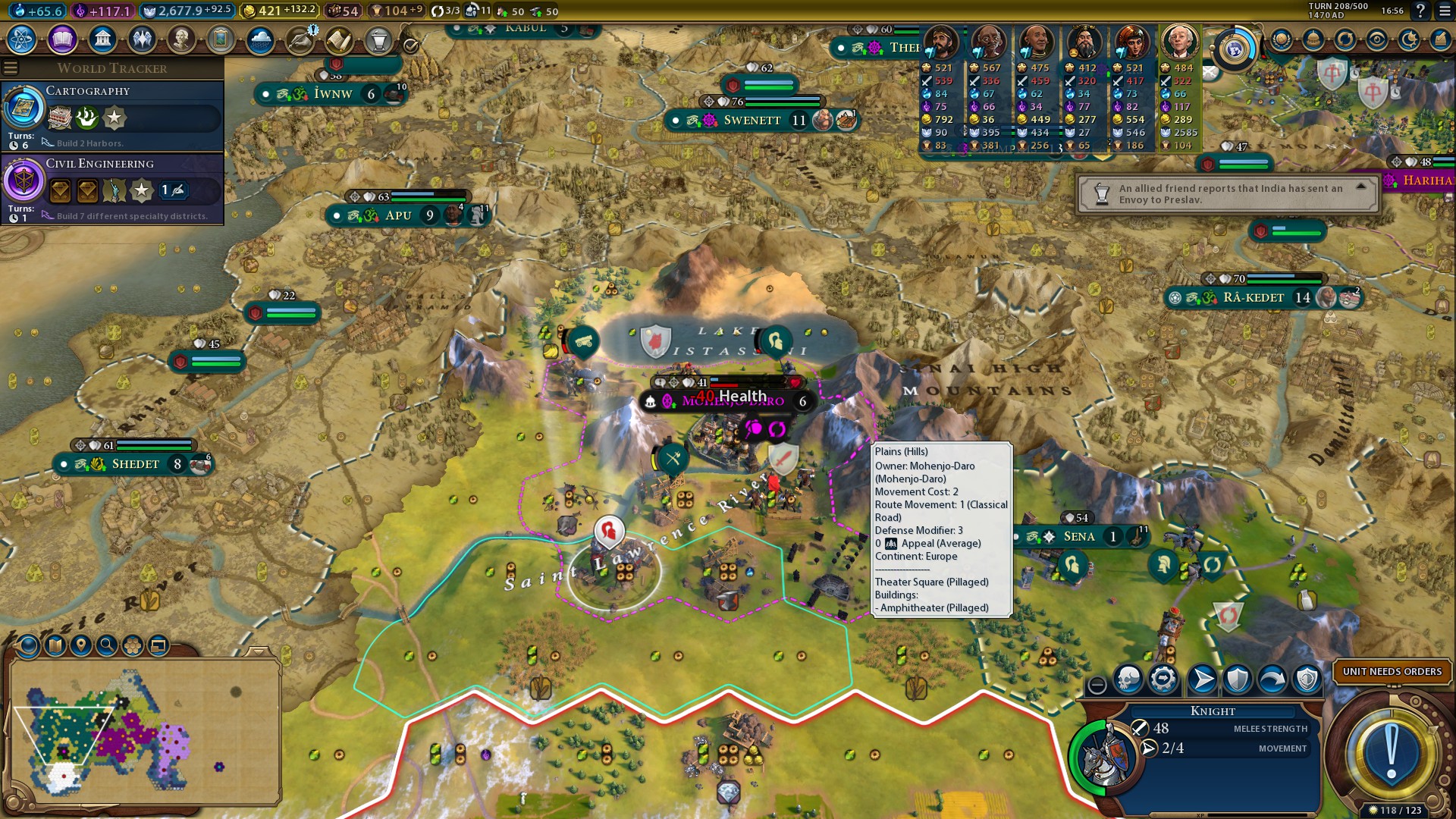The width and height of the screenshot is (1456, 819).
Task: Open the Climate rain cloud icon
Action: 260,39
